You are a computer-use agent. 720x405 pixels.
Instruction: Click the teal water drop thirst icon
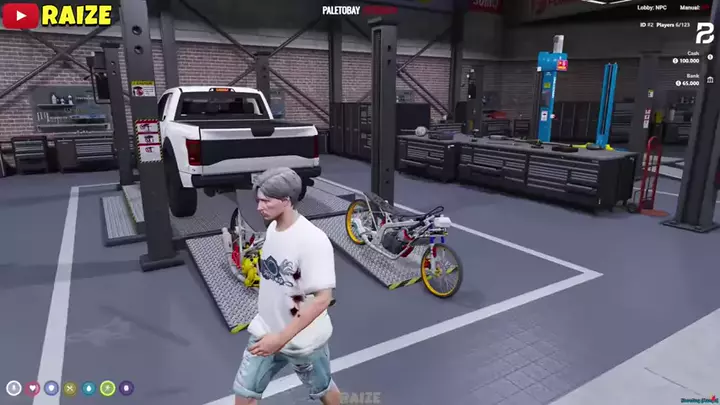coord(89,388)
